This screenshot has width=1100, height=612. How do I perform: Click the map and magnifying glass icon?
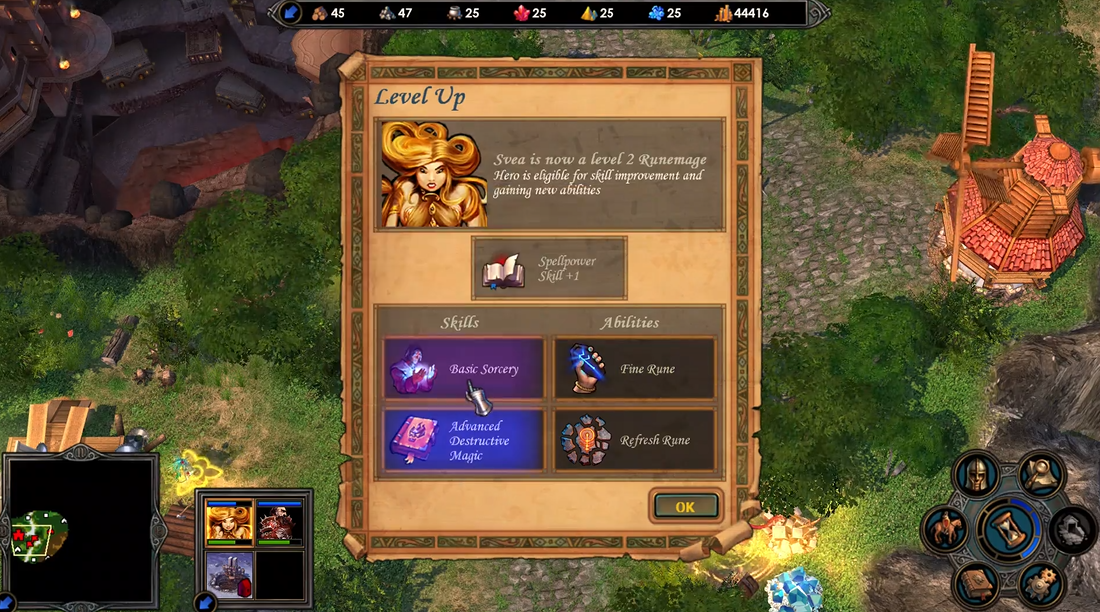click(1041, 473)
